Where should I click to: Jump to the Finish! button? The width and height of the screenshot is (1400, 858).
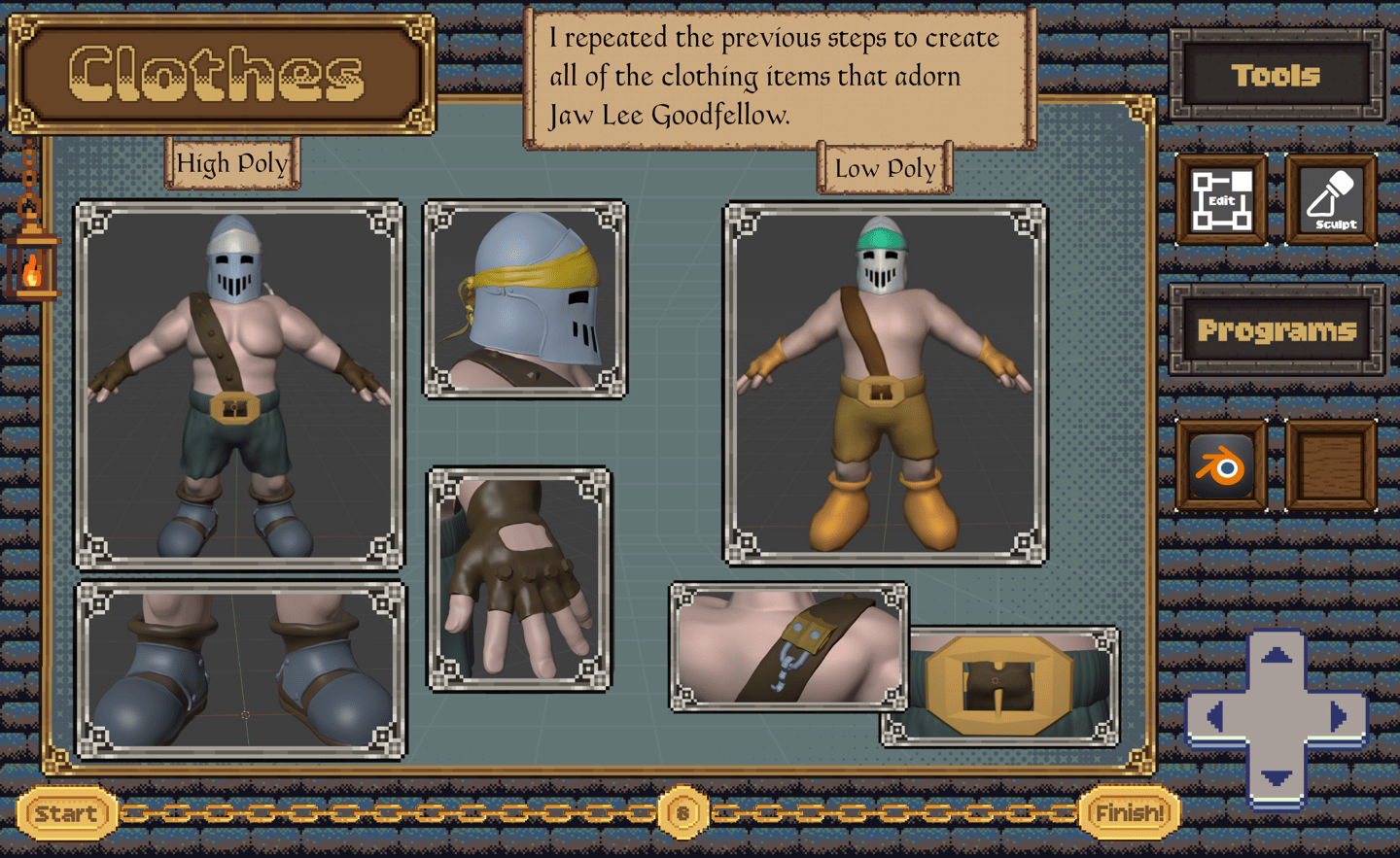[x=1129, y=813]
